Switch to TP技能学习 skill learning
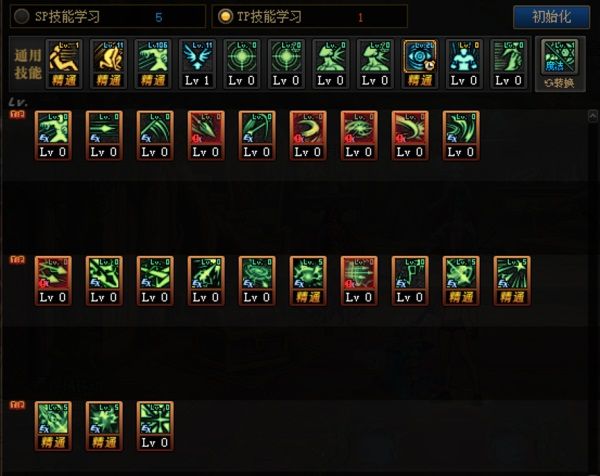The image size is (600, 476). [226, 16]
